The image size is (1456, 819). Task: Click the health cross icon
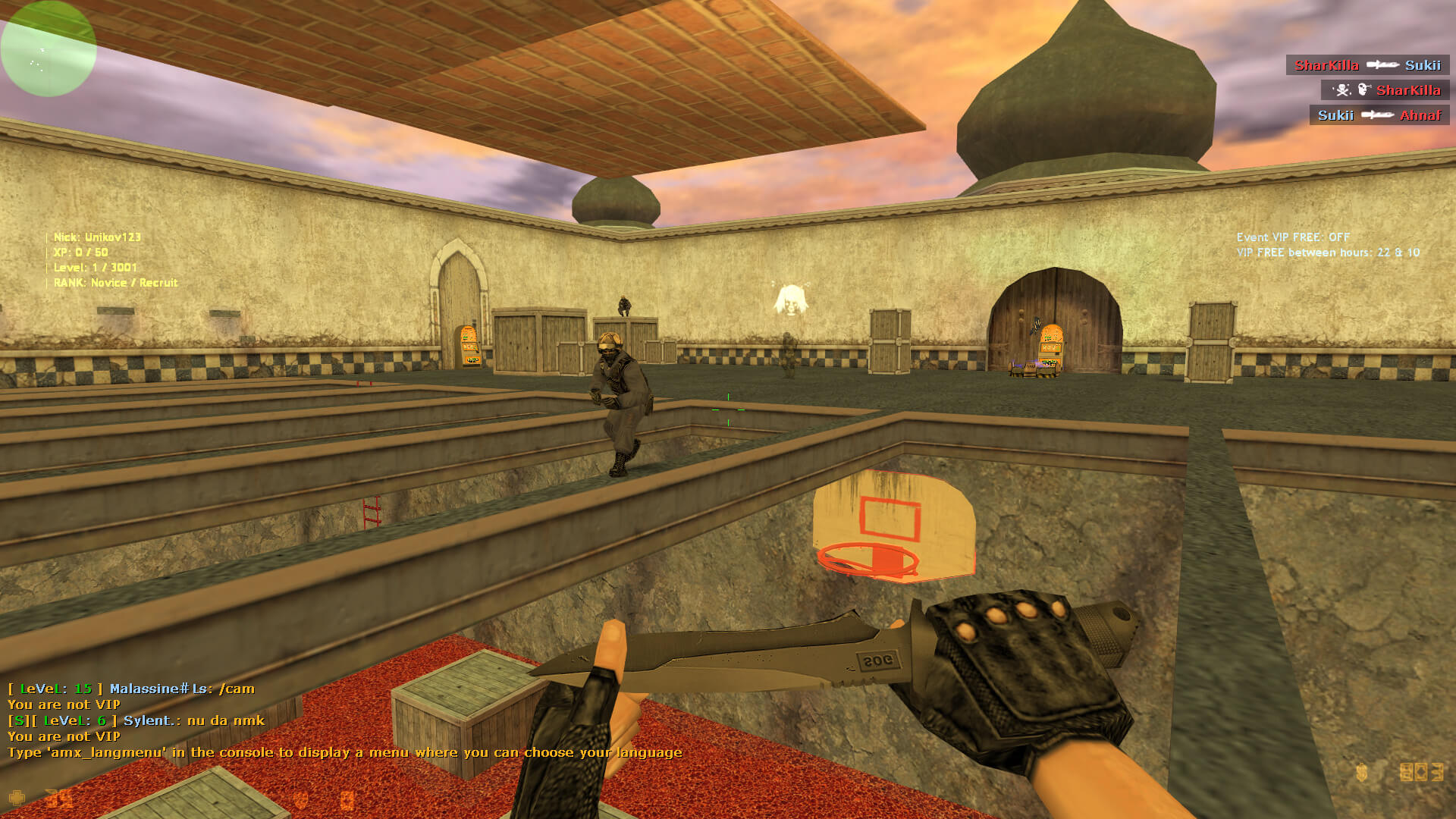click(x=17, y=798)
